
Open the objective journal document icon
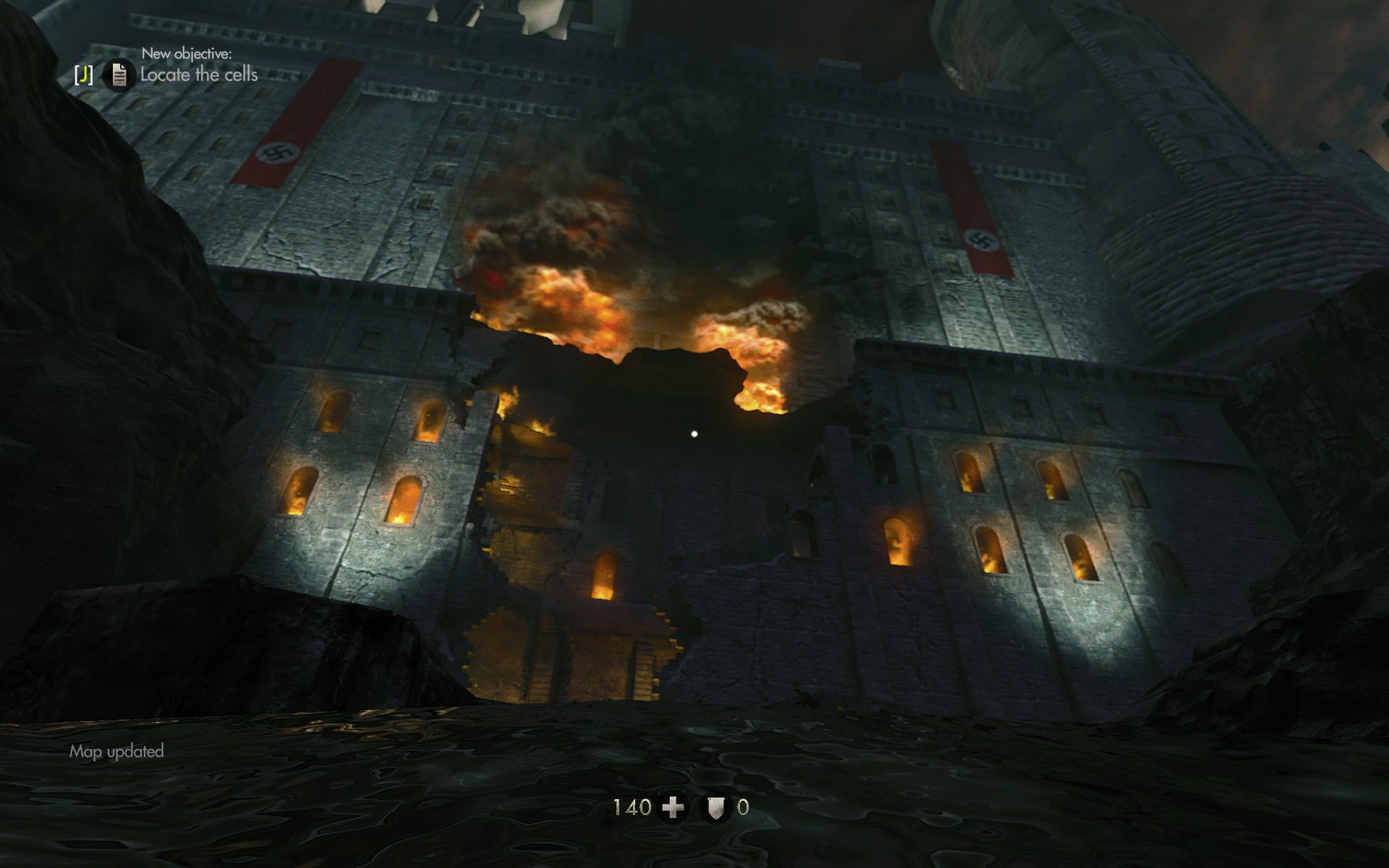[119, 75]
